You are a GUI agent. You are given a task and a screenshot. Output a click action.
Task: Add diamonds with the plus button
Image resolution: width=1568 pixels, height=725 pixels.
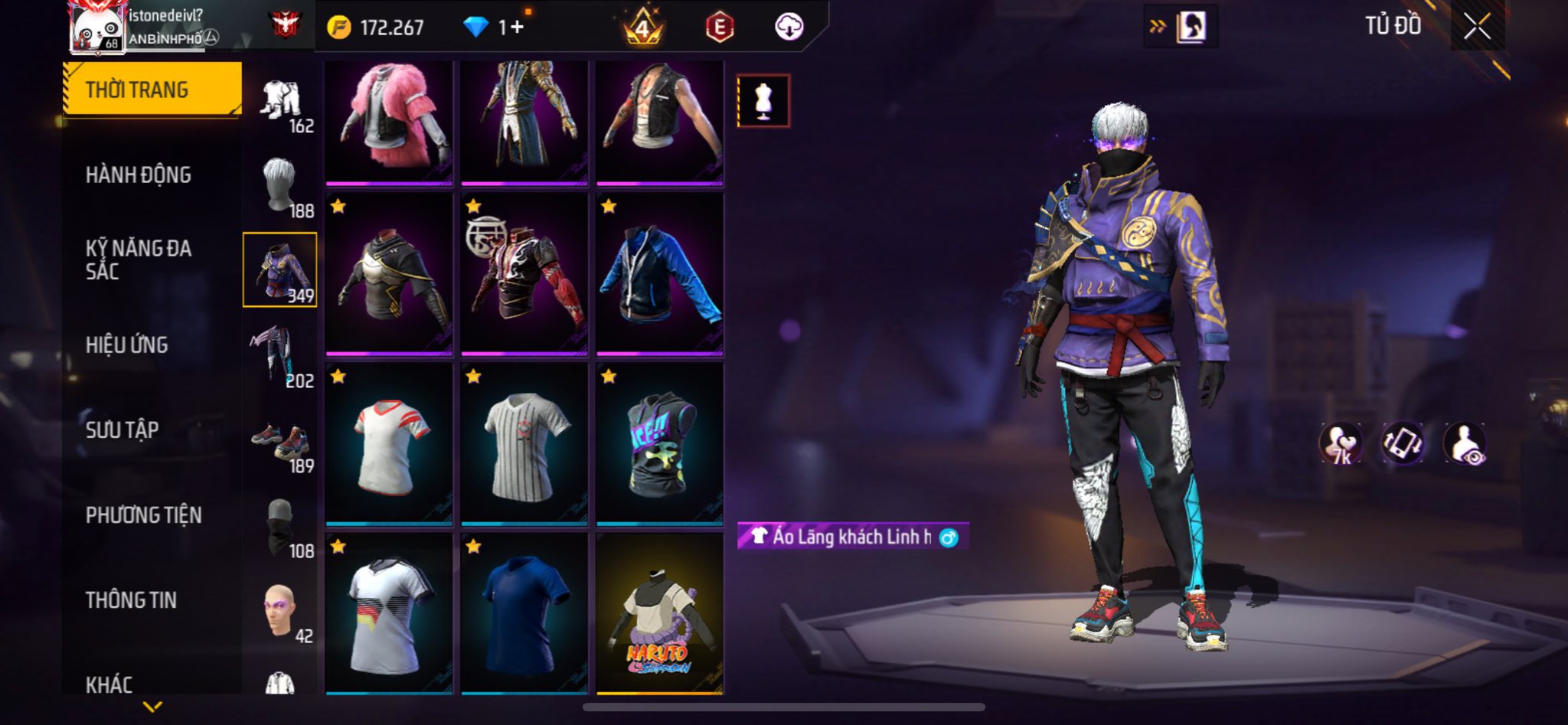[518, 28]
